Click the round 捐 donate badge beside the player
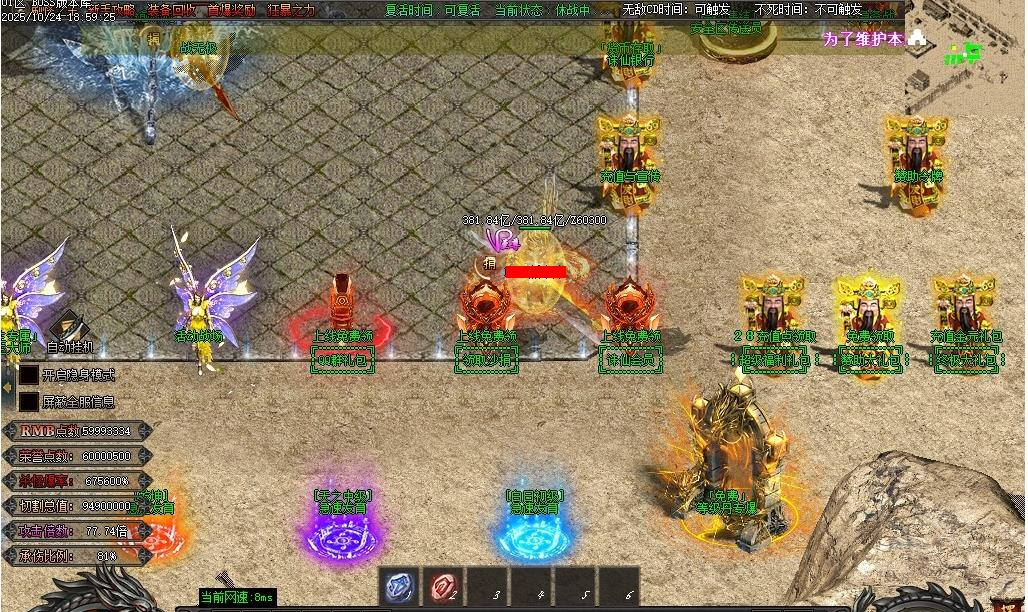This screenshot has width=1028, height=612. coord(489,264)
